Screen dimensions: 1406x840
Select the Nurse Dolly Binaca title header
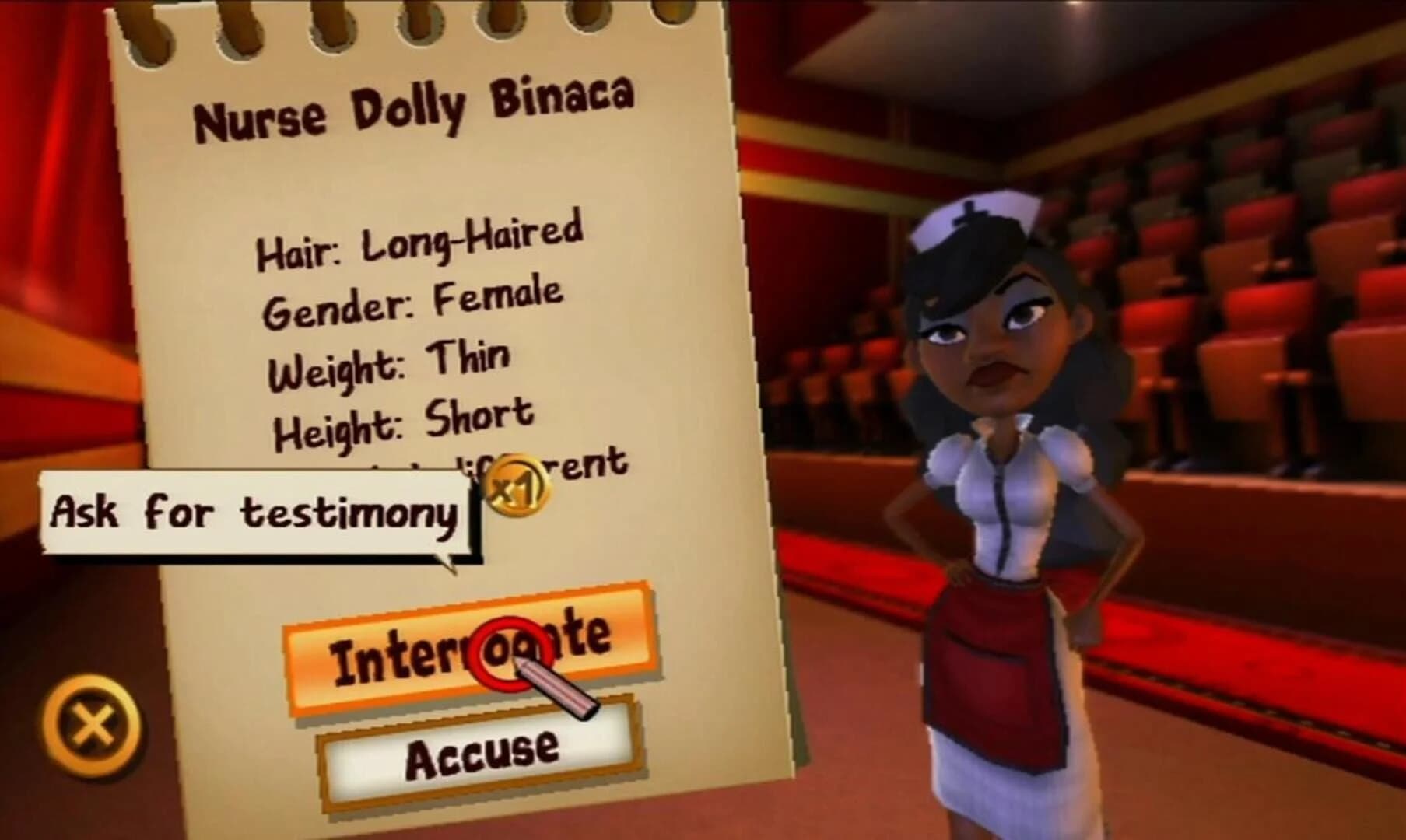pos(418,109)
